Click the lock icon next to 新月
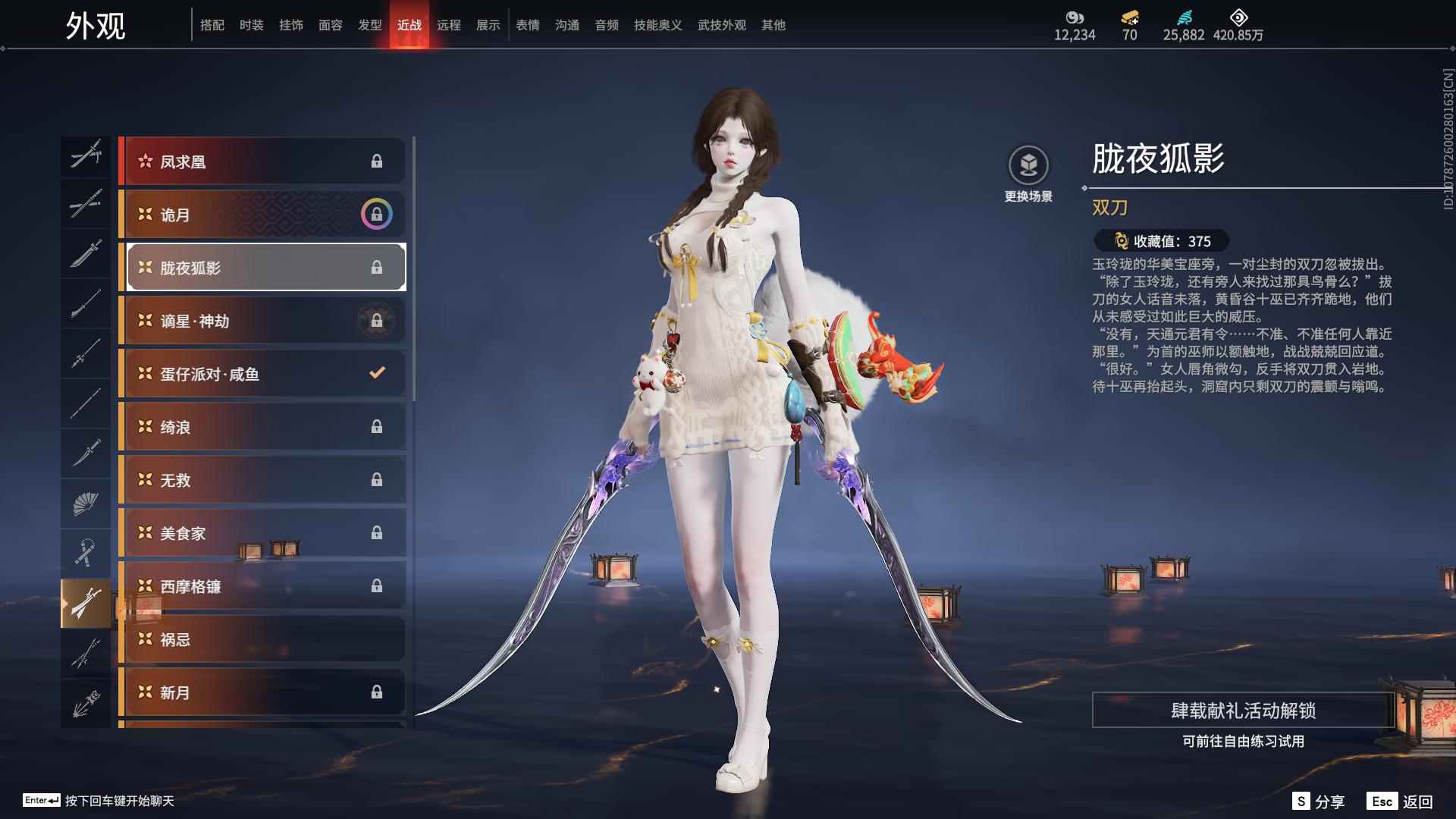The height and width of the screenshot is (819, 1456). [377, 692]
